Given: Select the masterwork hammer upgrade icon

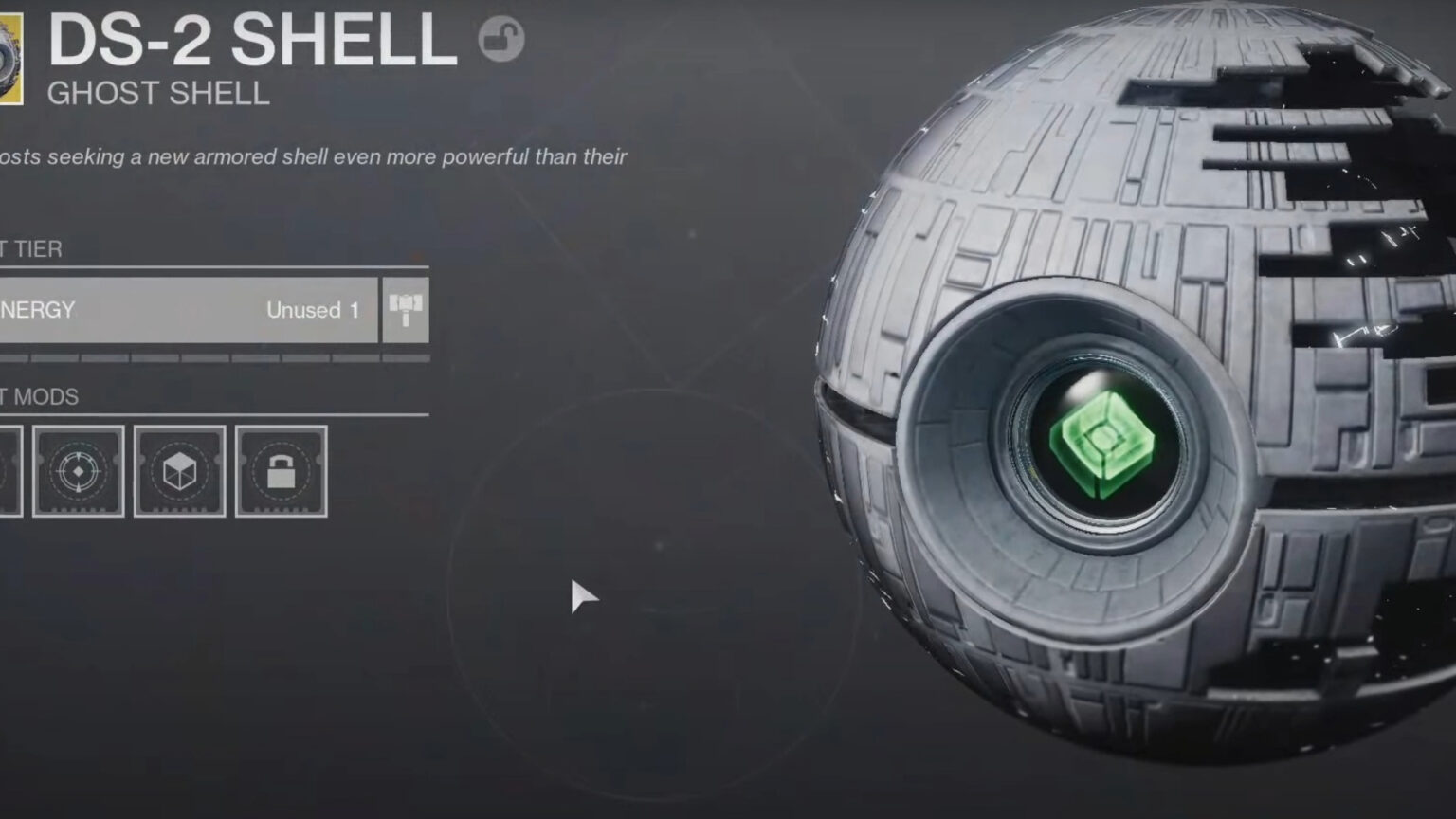Looking at the screenshot, I should 405,310.
